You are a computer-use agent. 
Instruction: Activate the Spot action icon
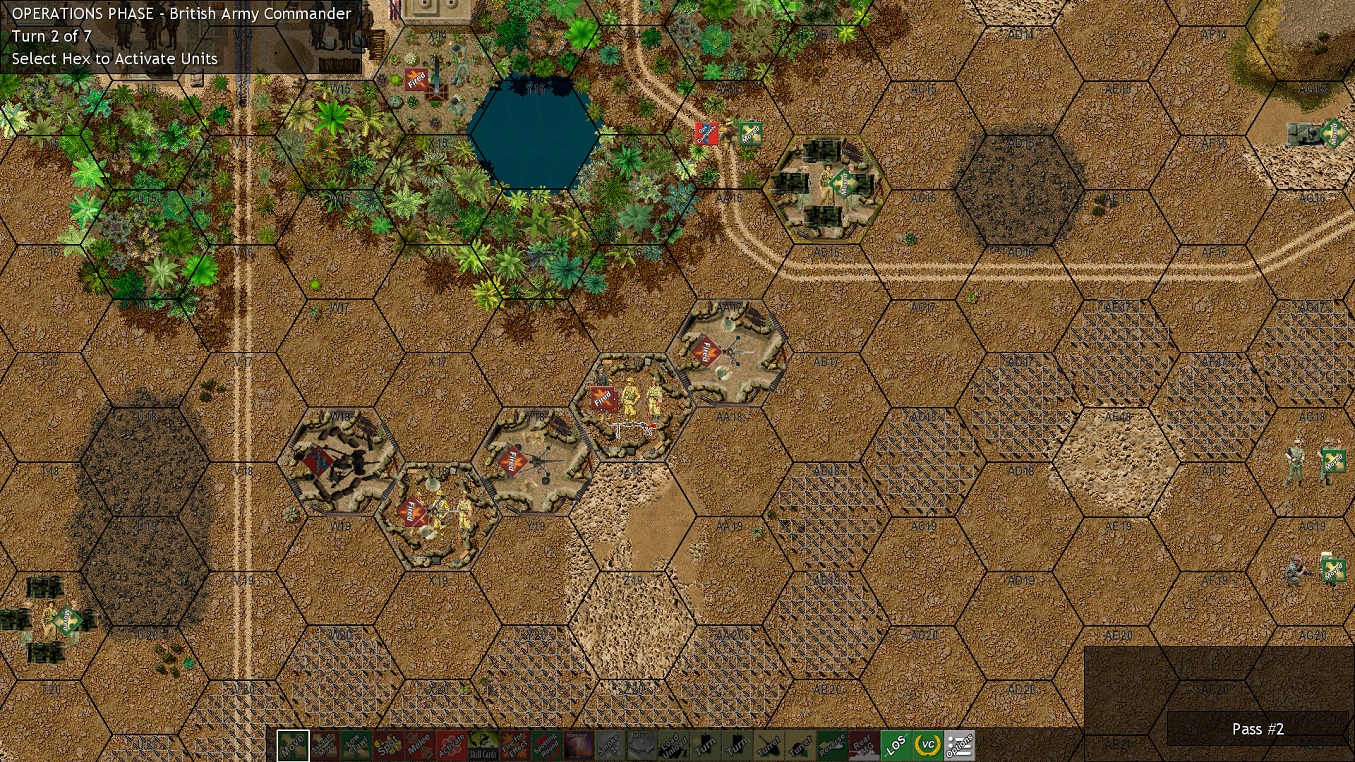coord(386,745)
